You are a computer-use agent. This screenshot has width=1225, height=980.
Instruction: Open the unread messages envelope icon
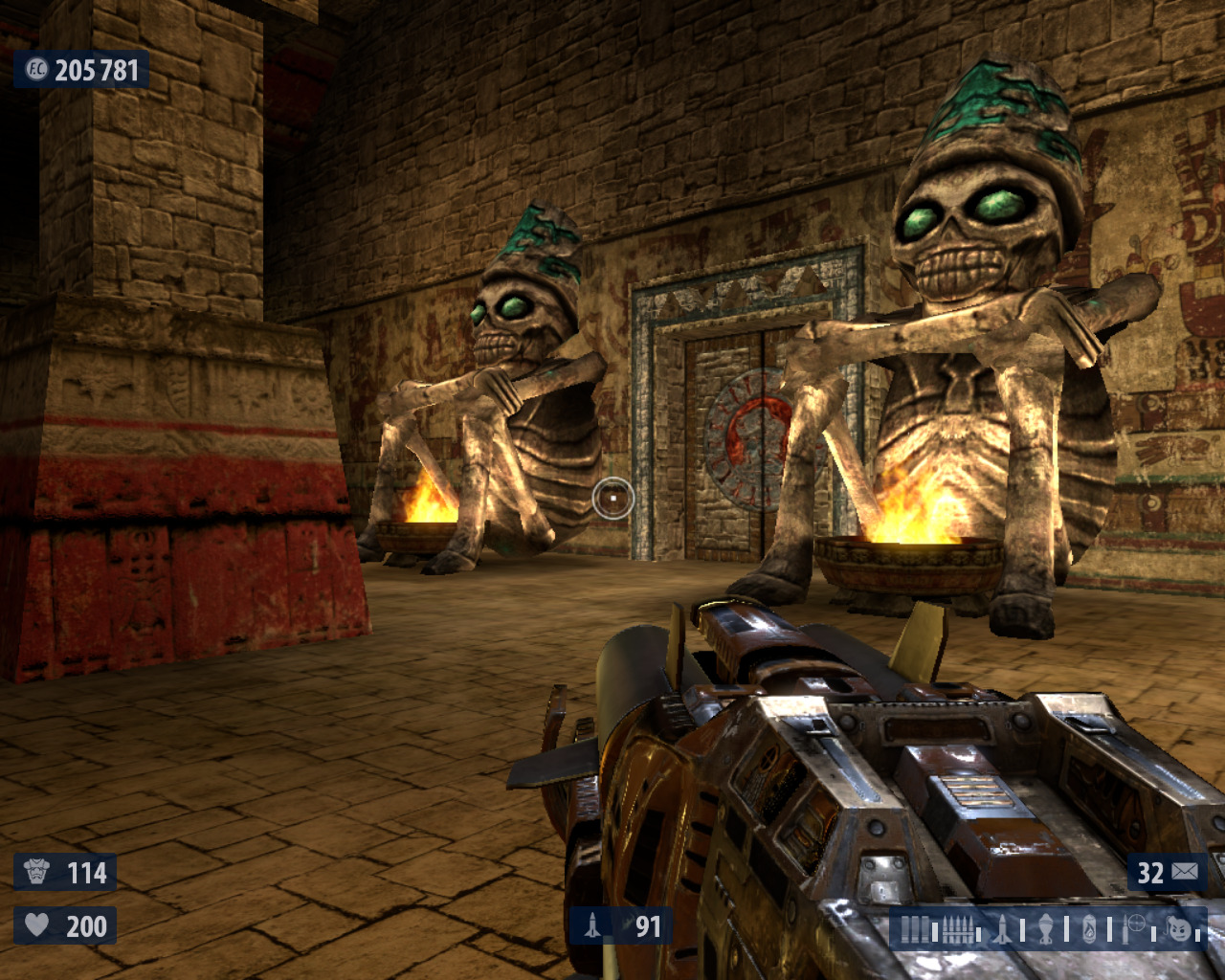pyautogui.click(x=1185, y=872)
